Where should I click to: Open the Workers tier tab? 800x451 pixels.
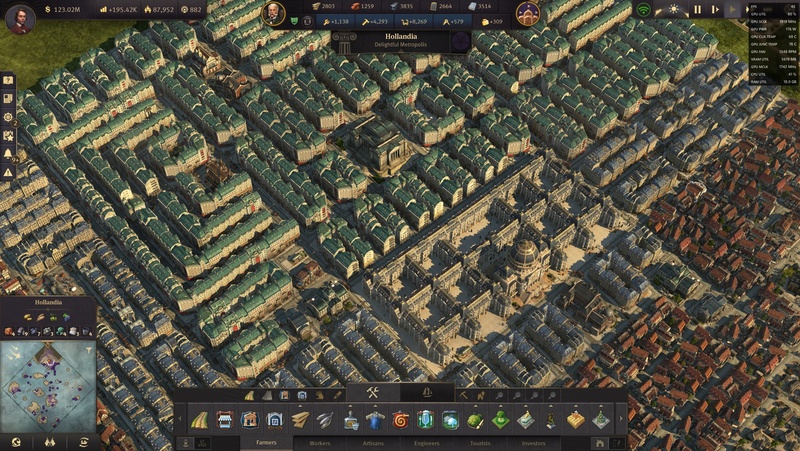[320, 441]
